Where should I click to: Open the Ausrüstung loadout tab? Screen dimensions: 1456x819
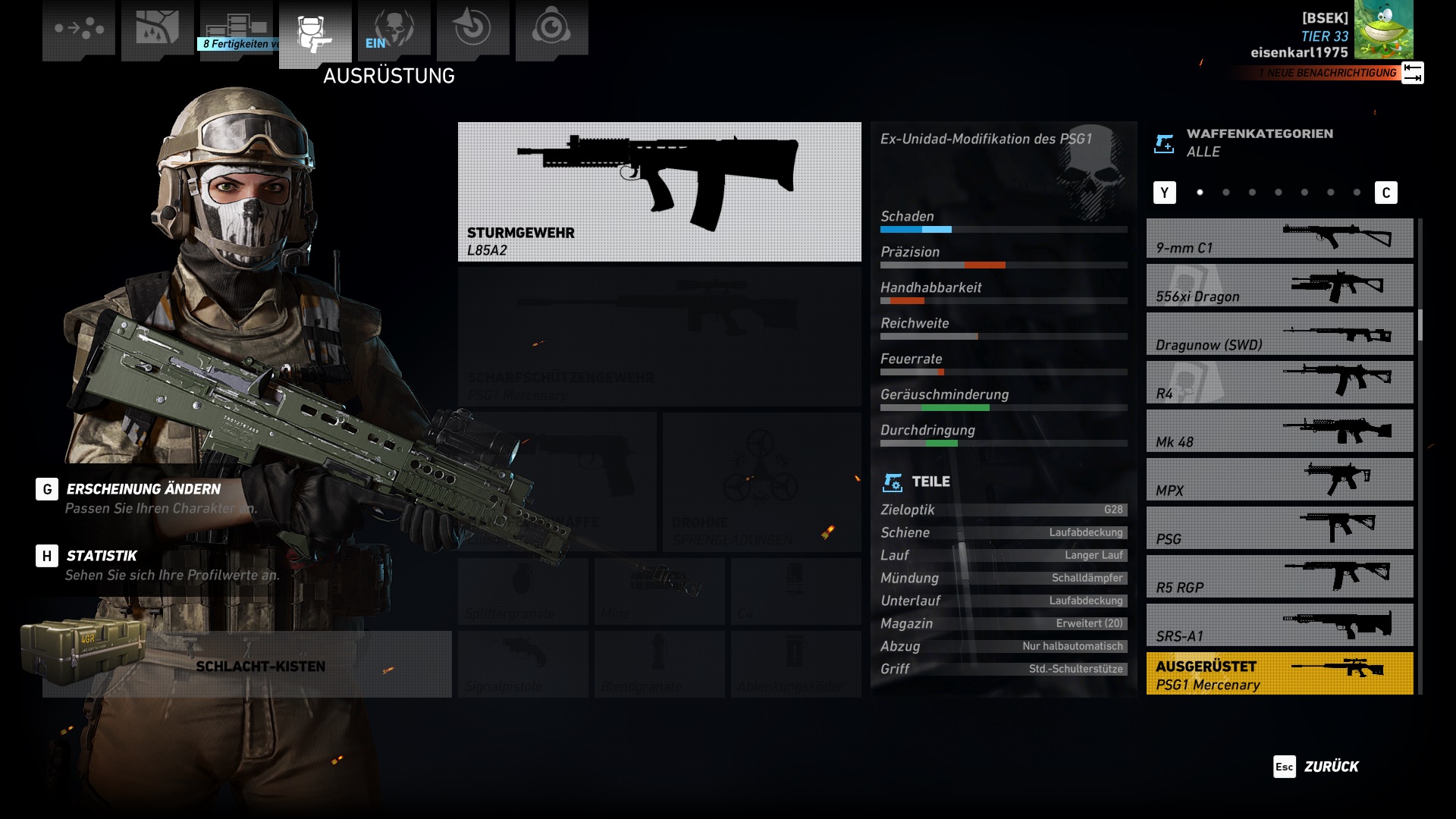315,33
